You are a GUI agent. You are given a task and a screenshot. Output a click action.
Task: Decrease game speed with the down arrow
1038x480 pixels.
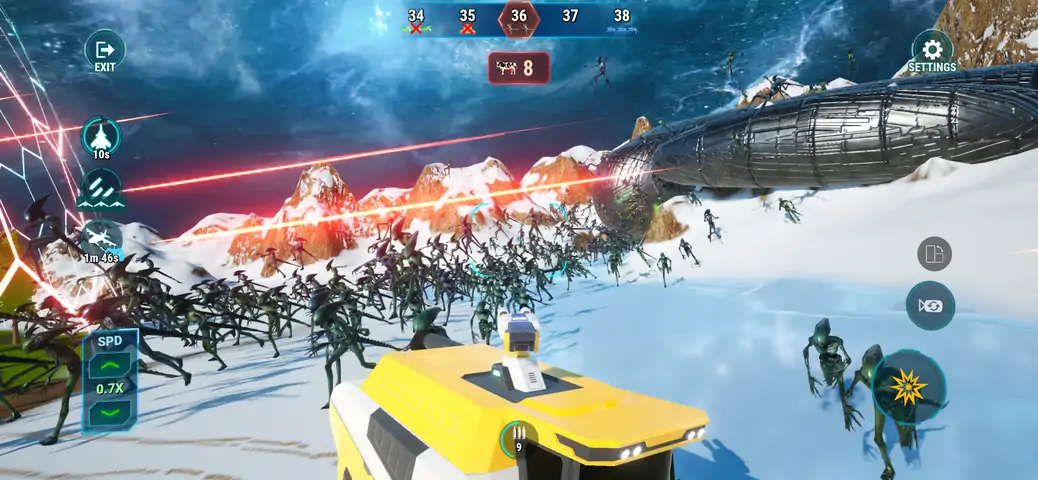click(x=110, y=411)
